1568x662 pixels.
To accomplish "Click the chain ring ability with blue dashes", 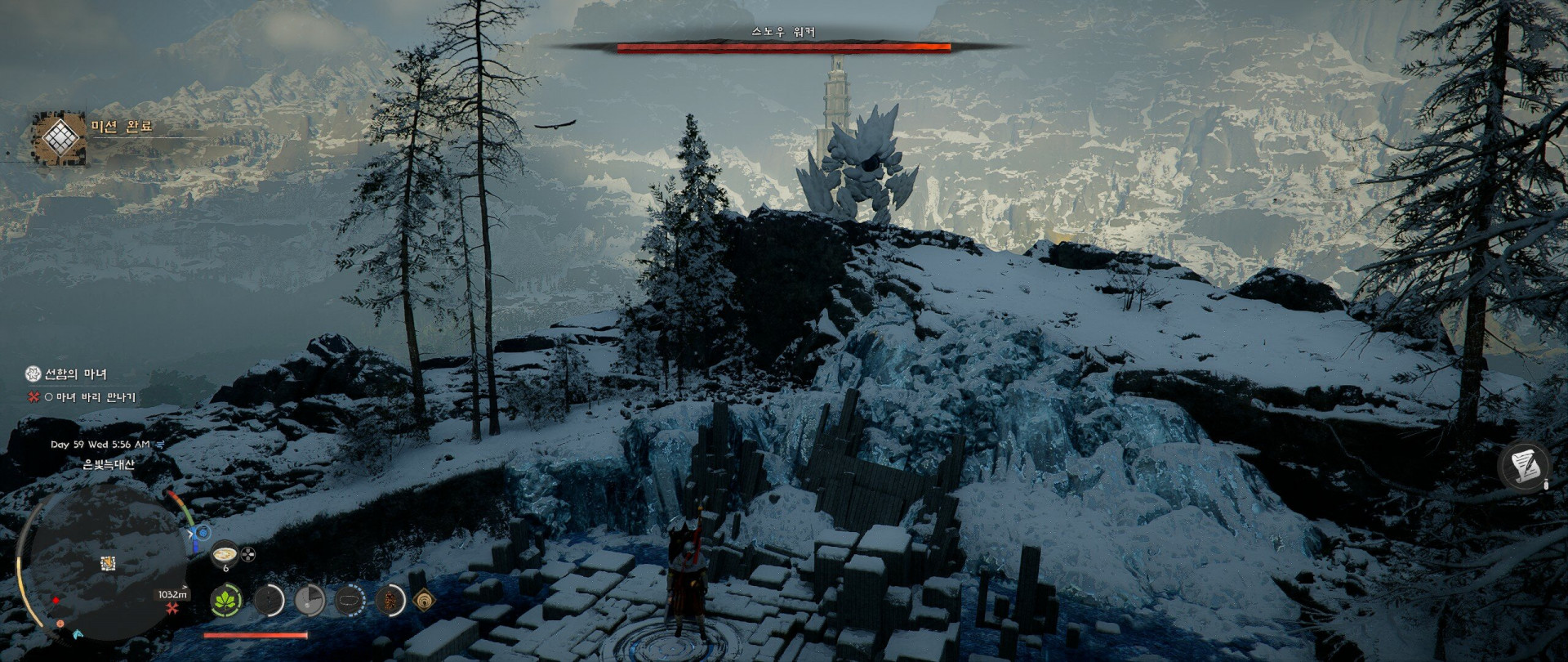I will click(350, 602).
